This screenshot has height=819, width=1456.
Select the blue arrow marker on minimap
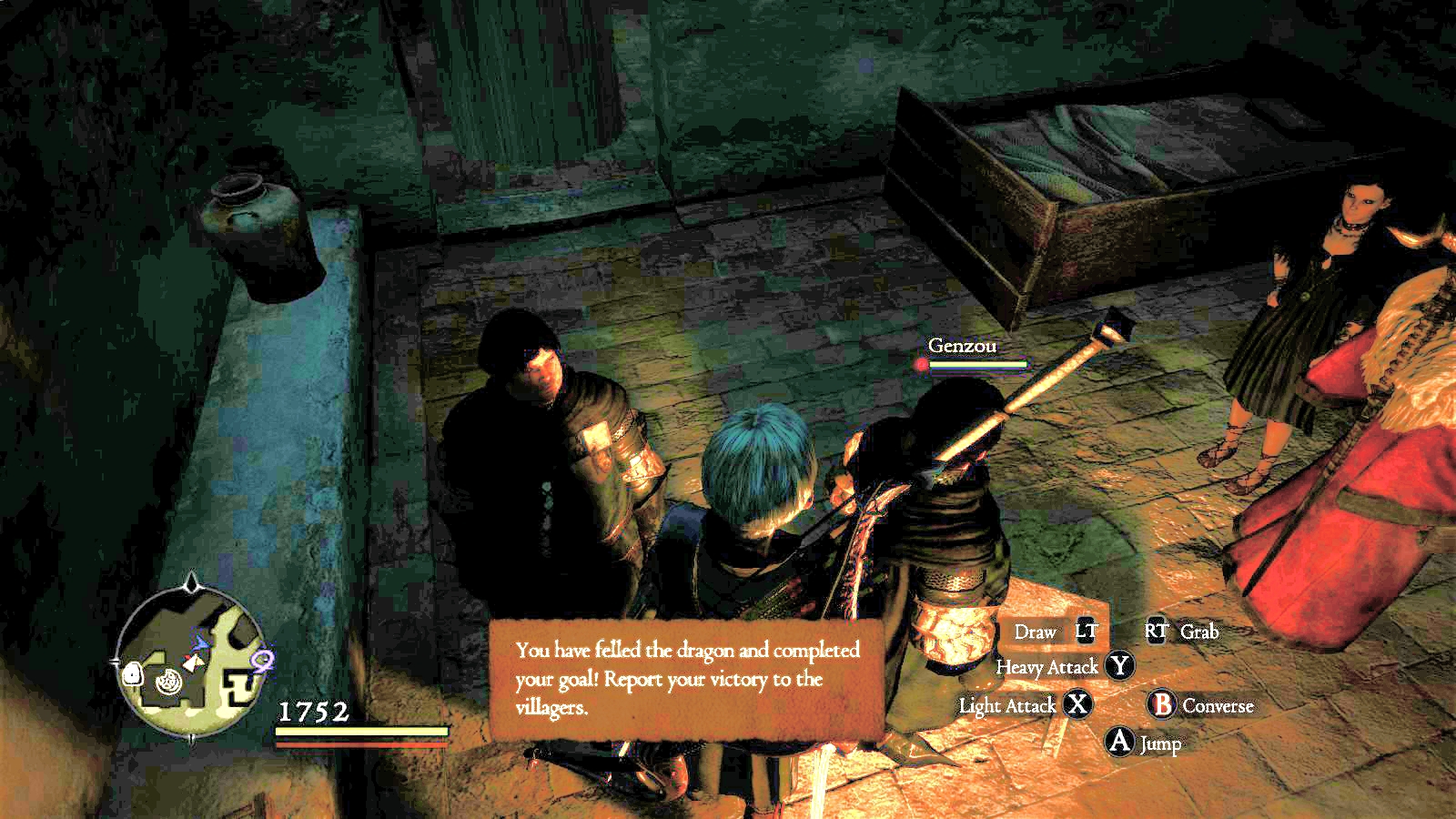(x=201, y=643)
